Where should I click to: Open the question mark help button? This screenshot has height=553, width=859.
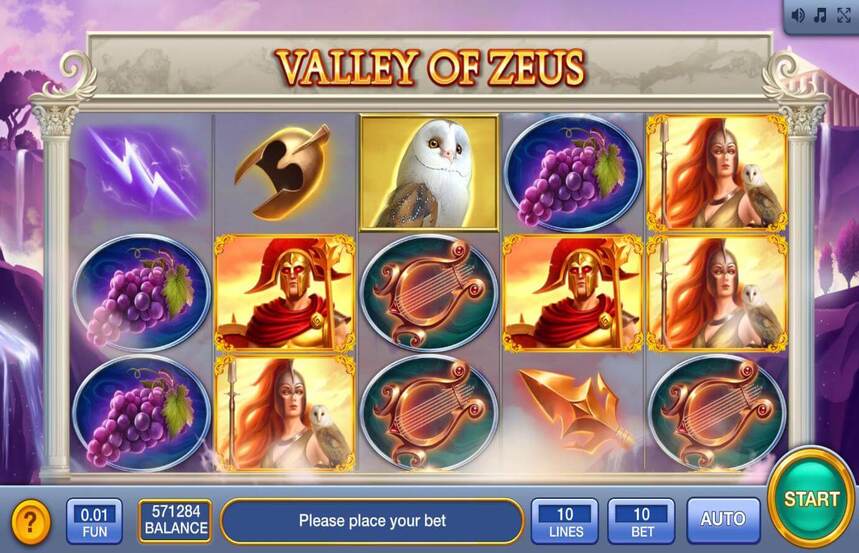point(31,521)
